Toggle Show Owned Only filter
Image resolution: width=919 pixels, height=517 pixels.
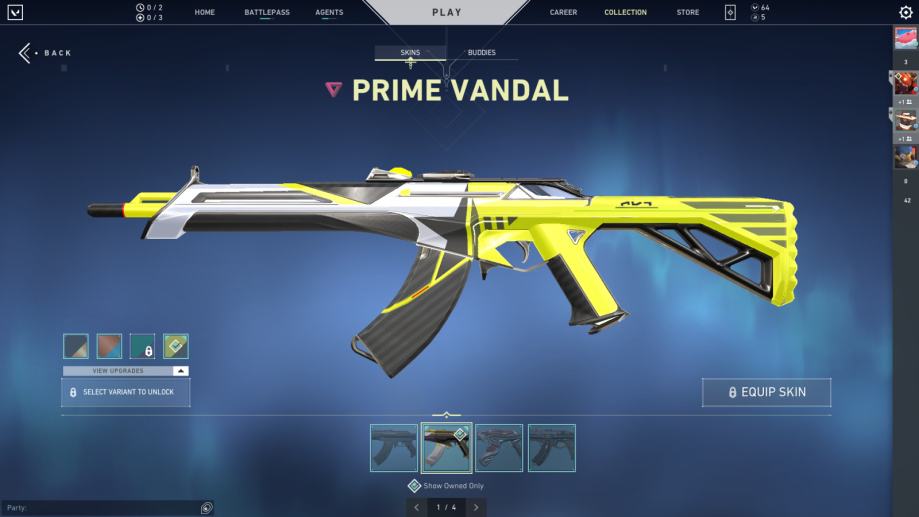point(414,486)
